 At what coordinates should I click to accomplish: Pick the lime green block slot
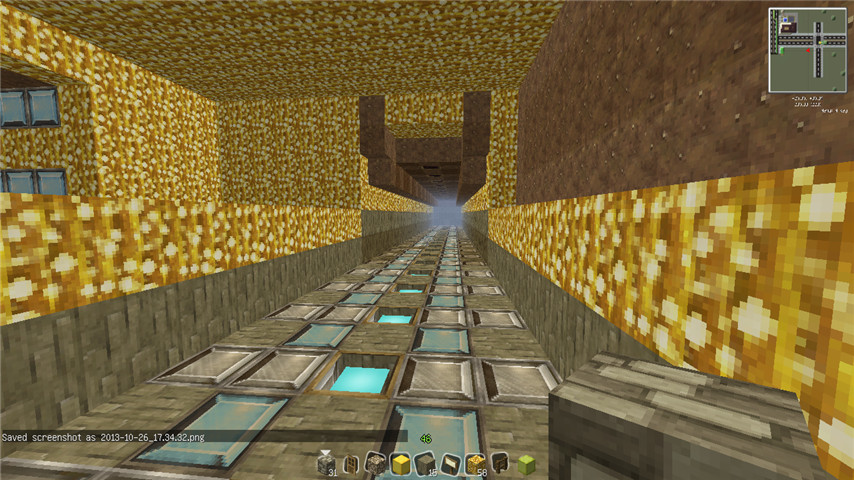[525, 462]
